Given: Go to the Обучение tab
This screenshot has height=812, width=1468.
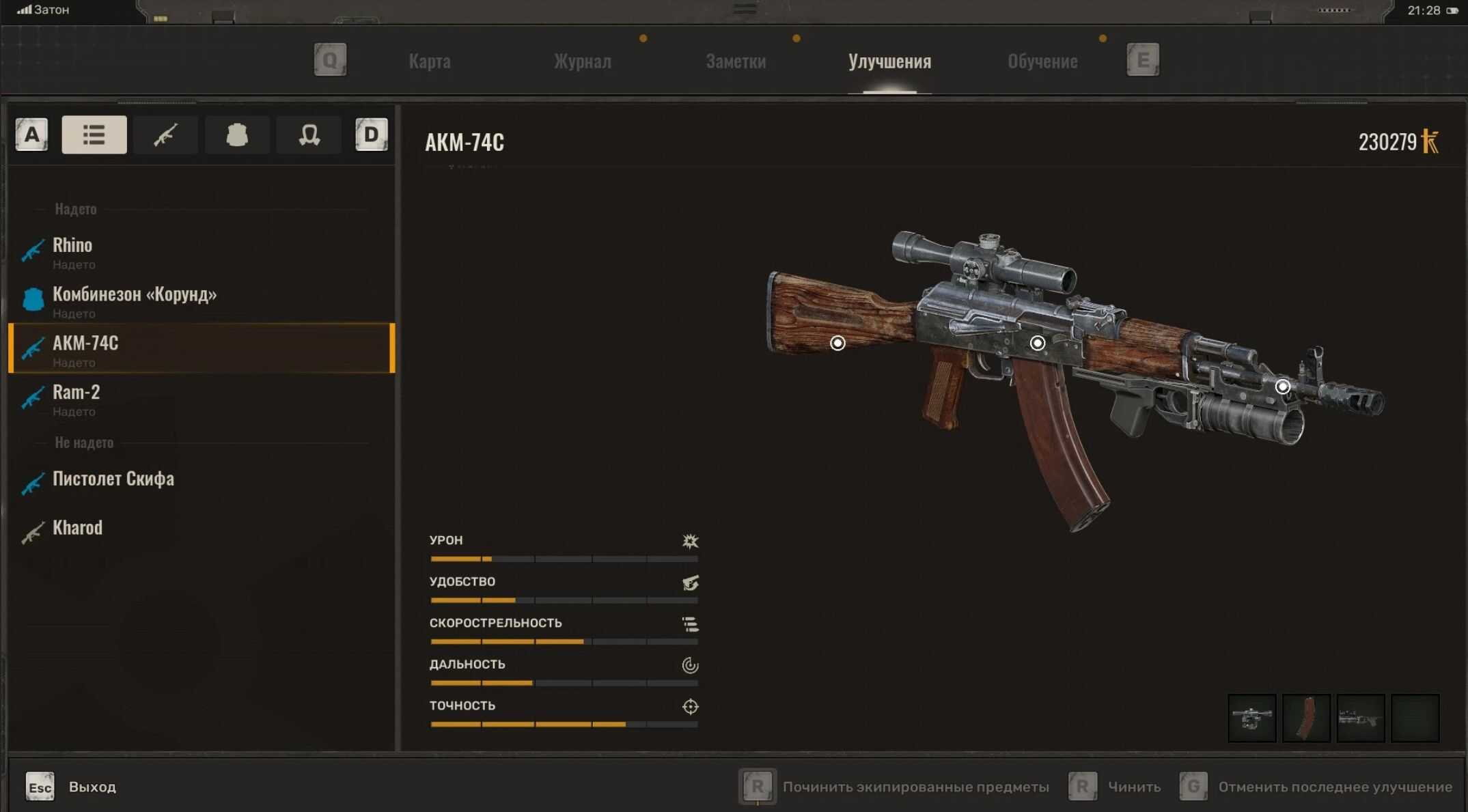Looking at the screenshot, I should 1042,61.
